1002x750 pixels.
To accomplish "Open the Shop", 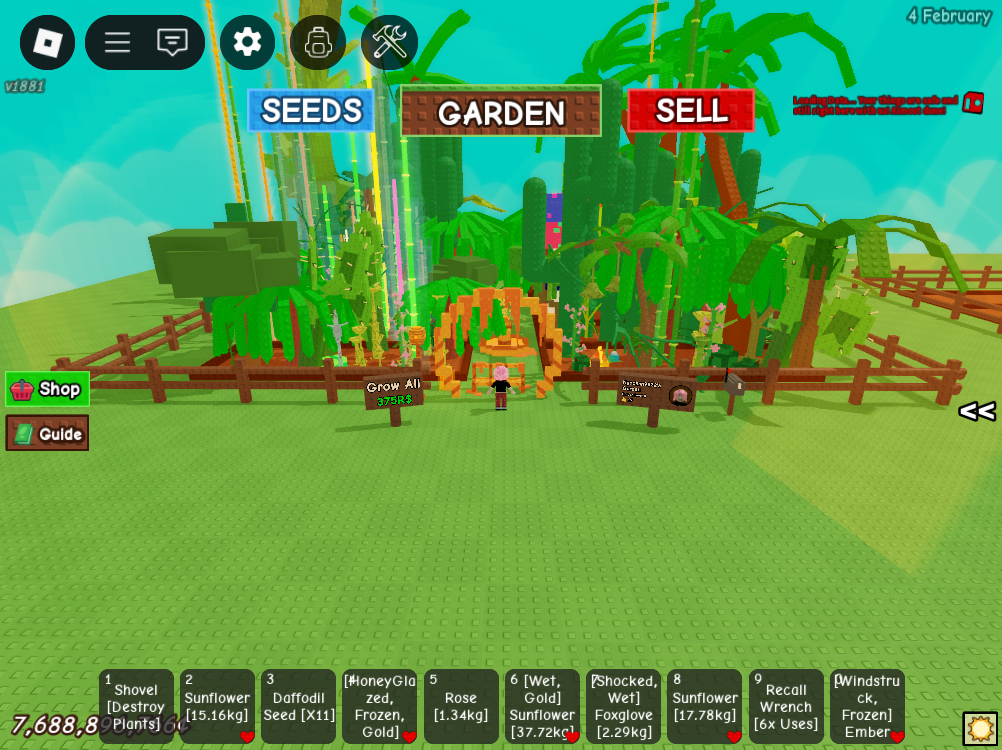I will point(47,389).
